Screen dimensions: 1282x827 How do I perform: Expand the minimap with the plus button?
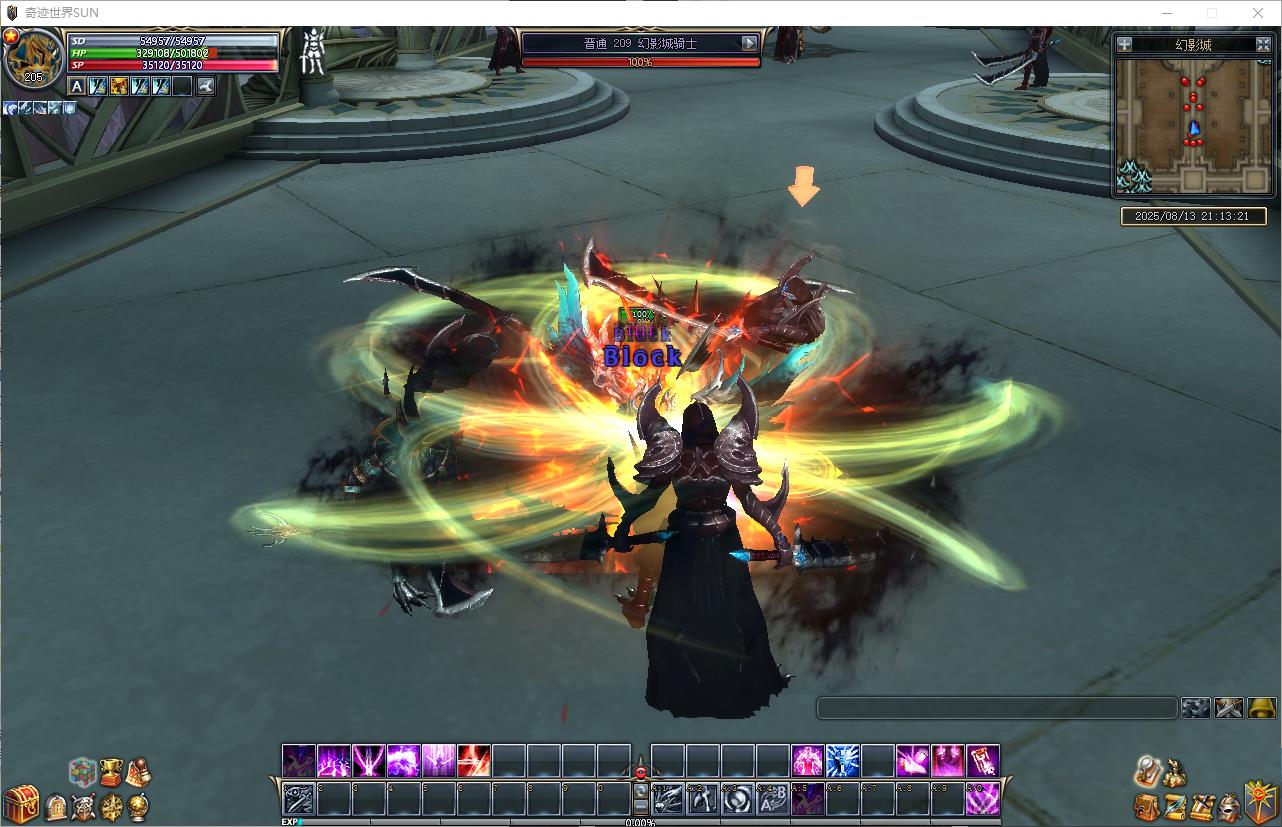coord(1124,44)
